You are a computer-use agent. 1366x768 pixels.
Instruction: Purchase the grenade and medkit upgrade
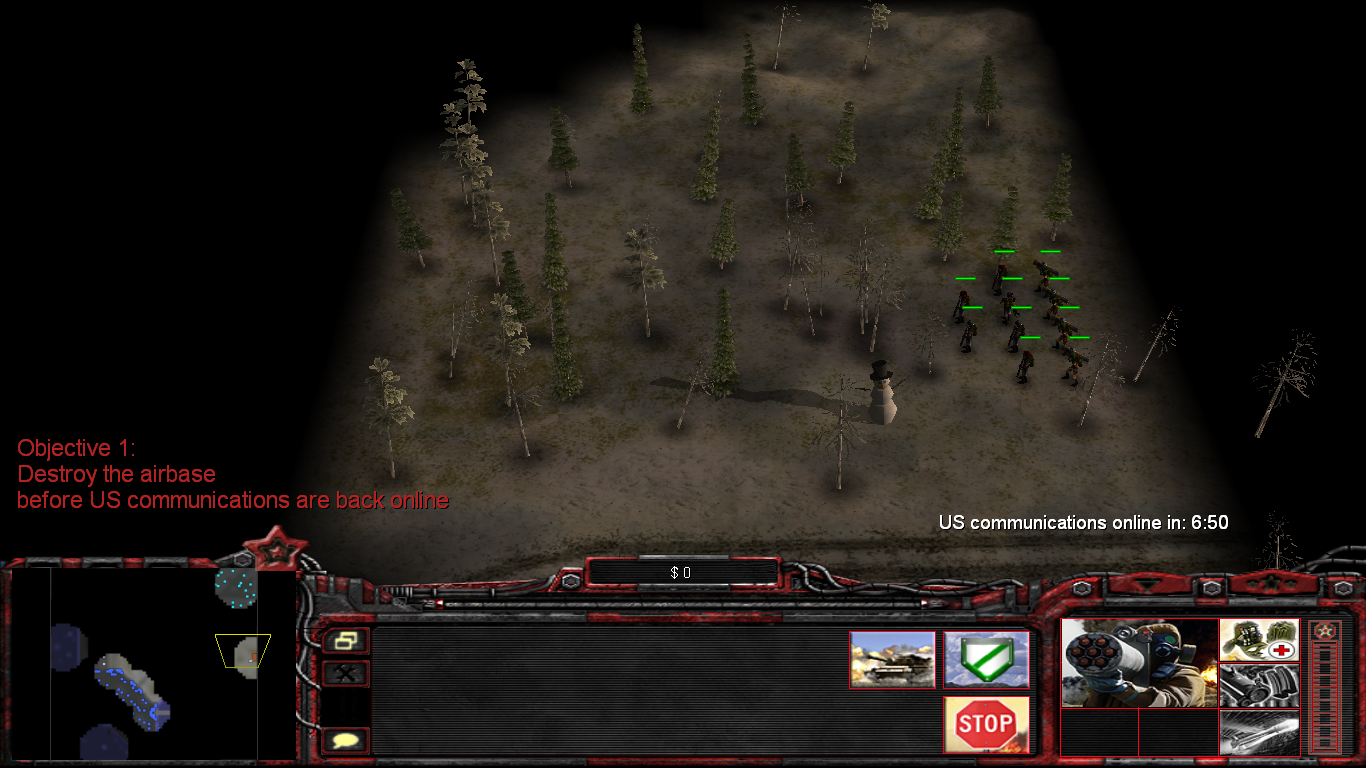[x=1259, y=640]
